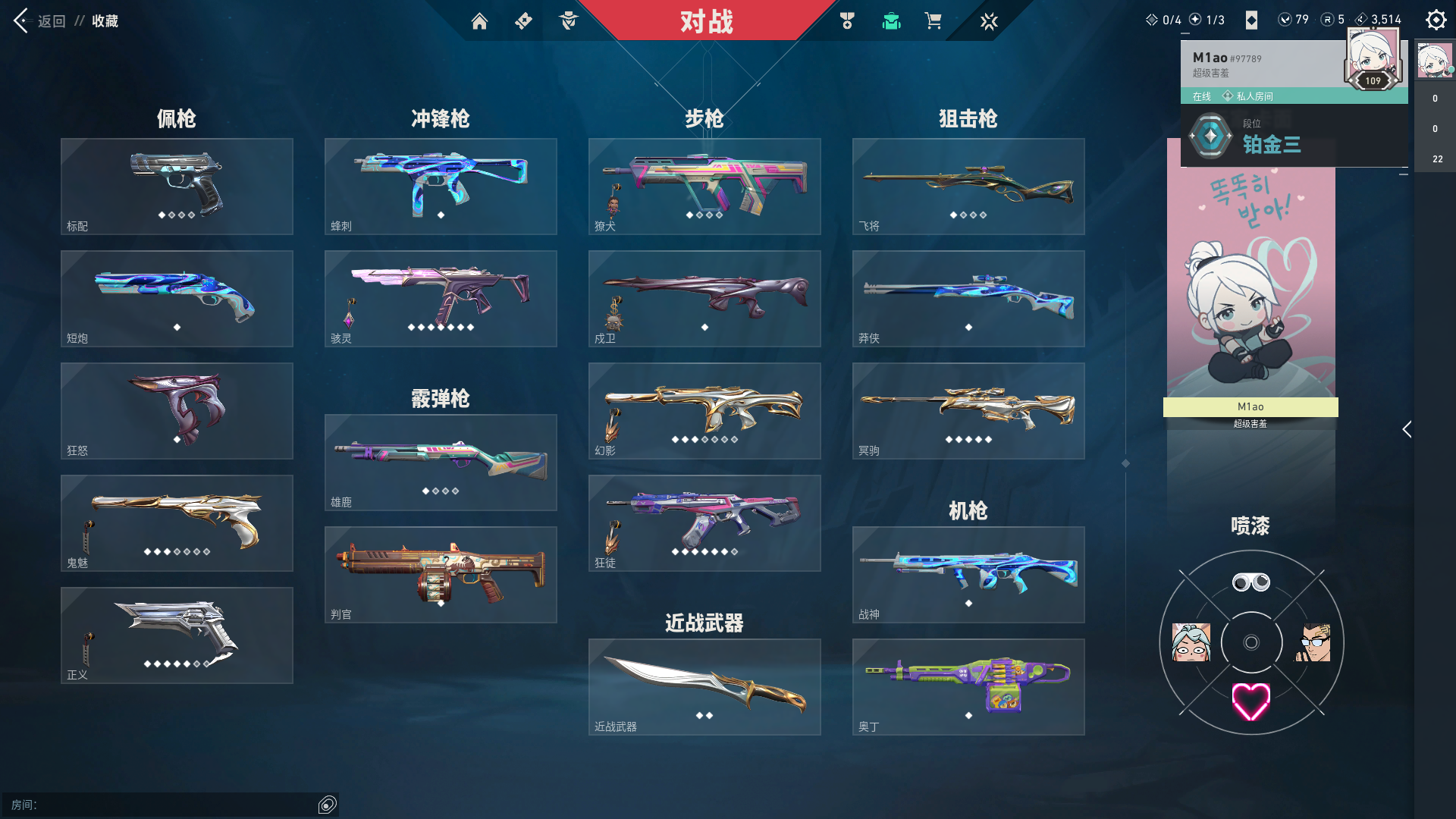Collapse the right sidebar with the chevron arrow
Image resolution: width=1456 pixels, height=819 pixels.
pos(1407,430)
